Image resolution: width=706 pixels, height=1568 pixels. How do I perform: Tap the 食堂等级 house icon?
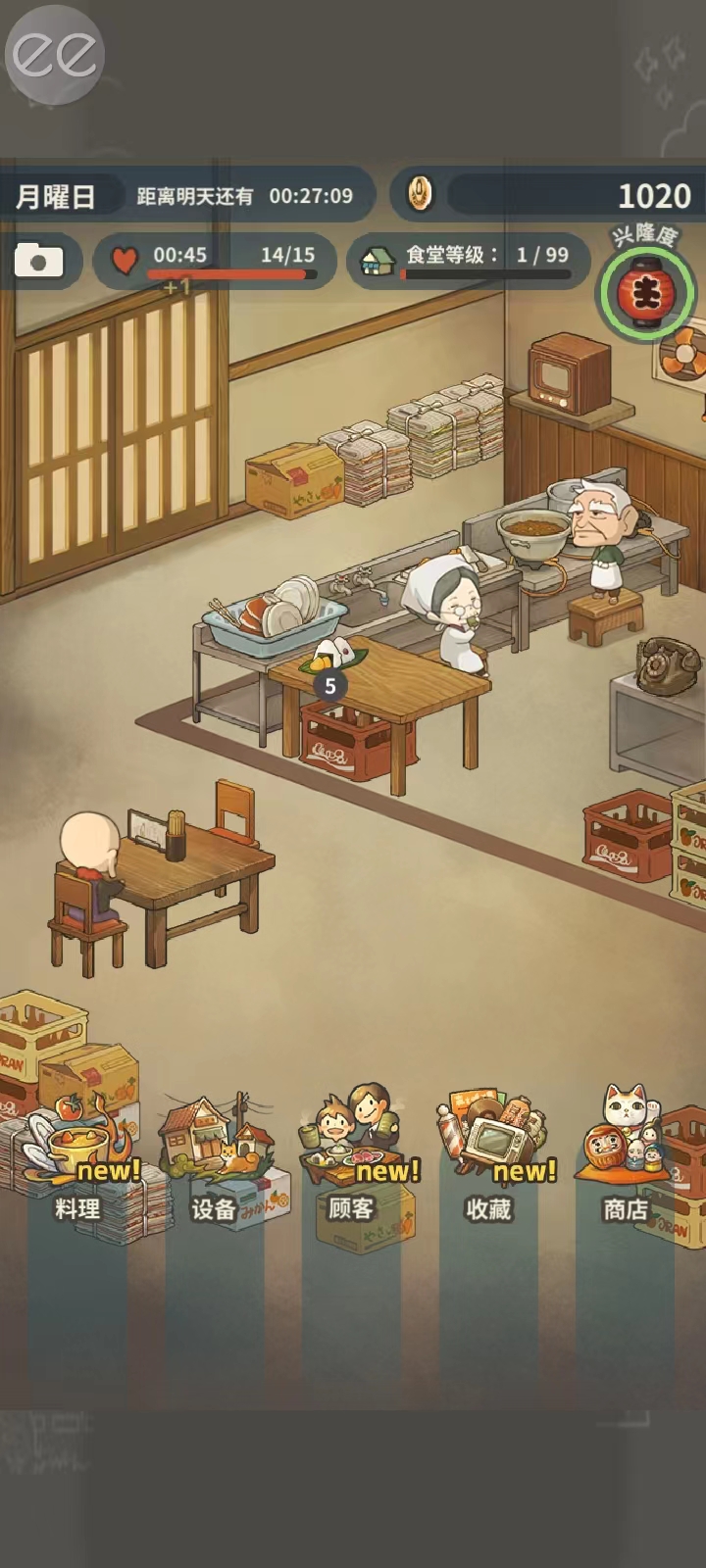(x=378, y=260)
